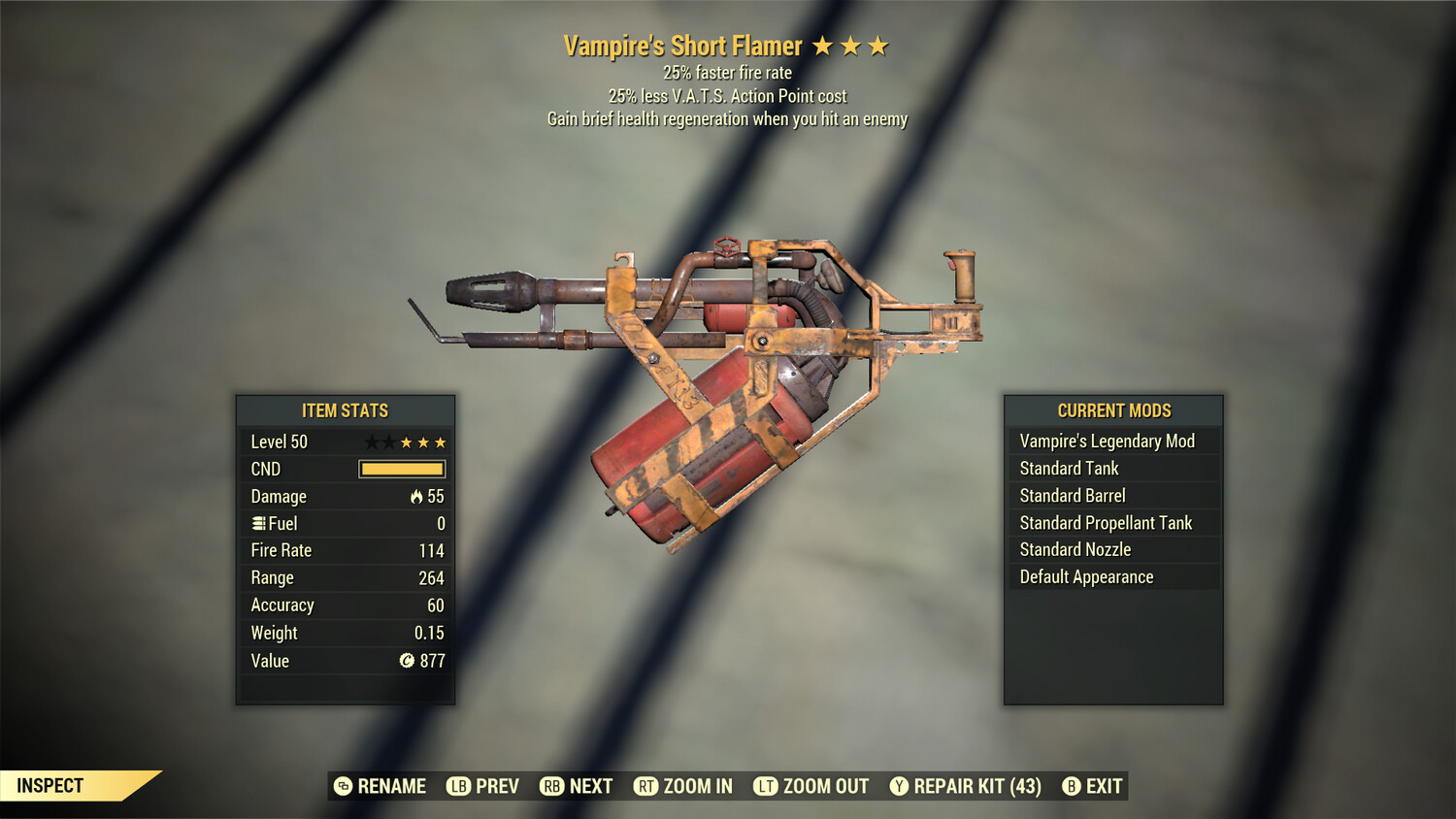Activate REPAIR KIT (43)
Image resolution: width=1456 pixels, height=819 pixels.
coord(974,786)
